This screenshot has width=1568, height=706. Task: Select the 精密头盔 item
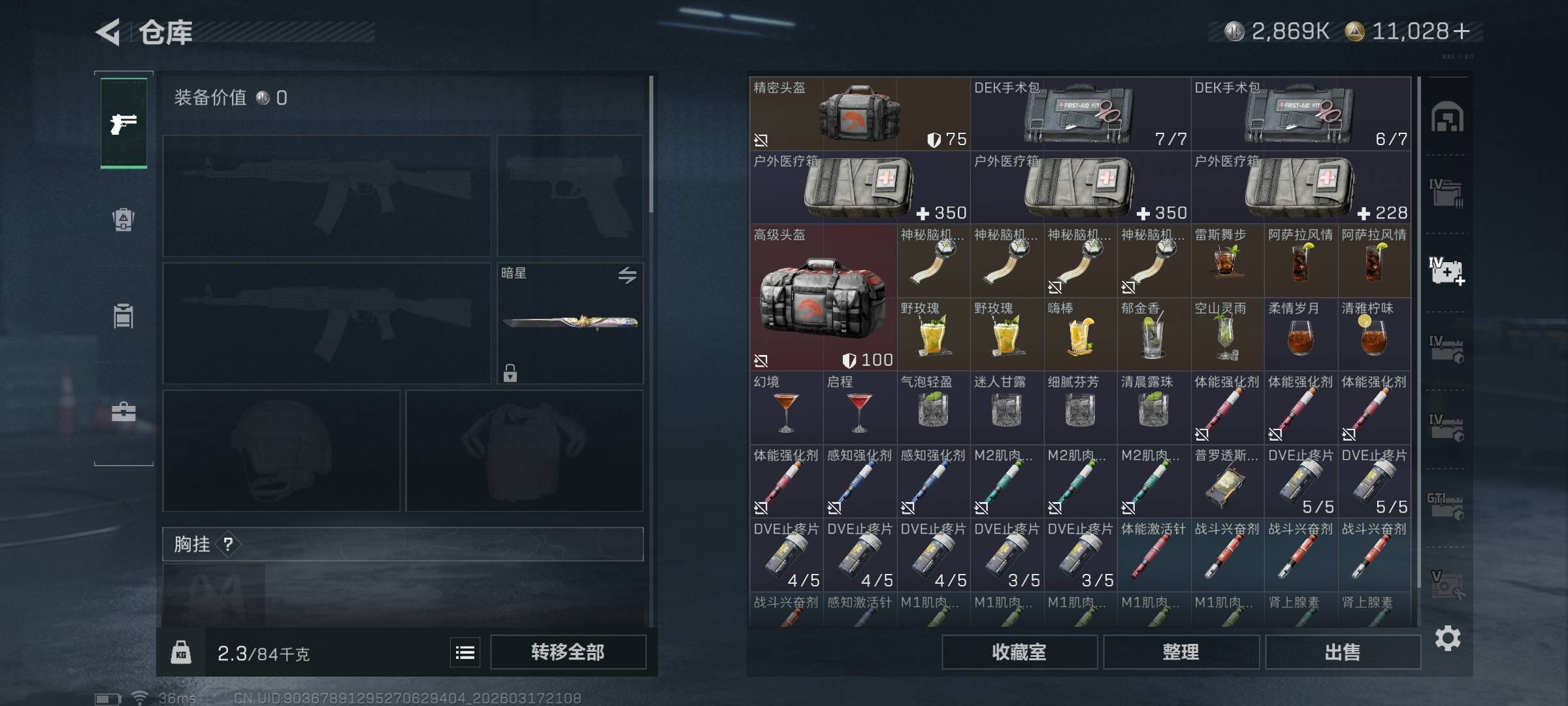coord(859,114)
